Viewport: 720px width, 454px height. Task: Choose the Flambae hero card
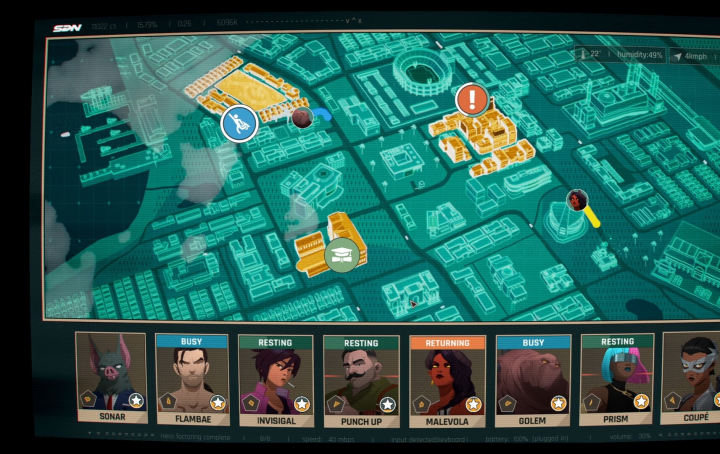point(192,380)
